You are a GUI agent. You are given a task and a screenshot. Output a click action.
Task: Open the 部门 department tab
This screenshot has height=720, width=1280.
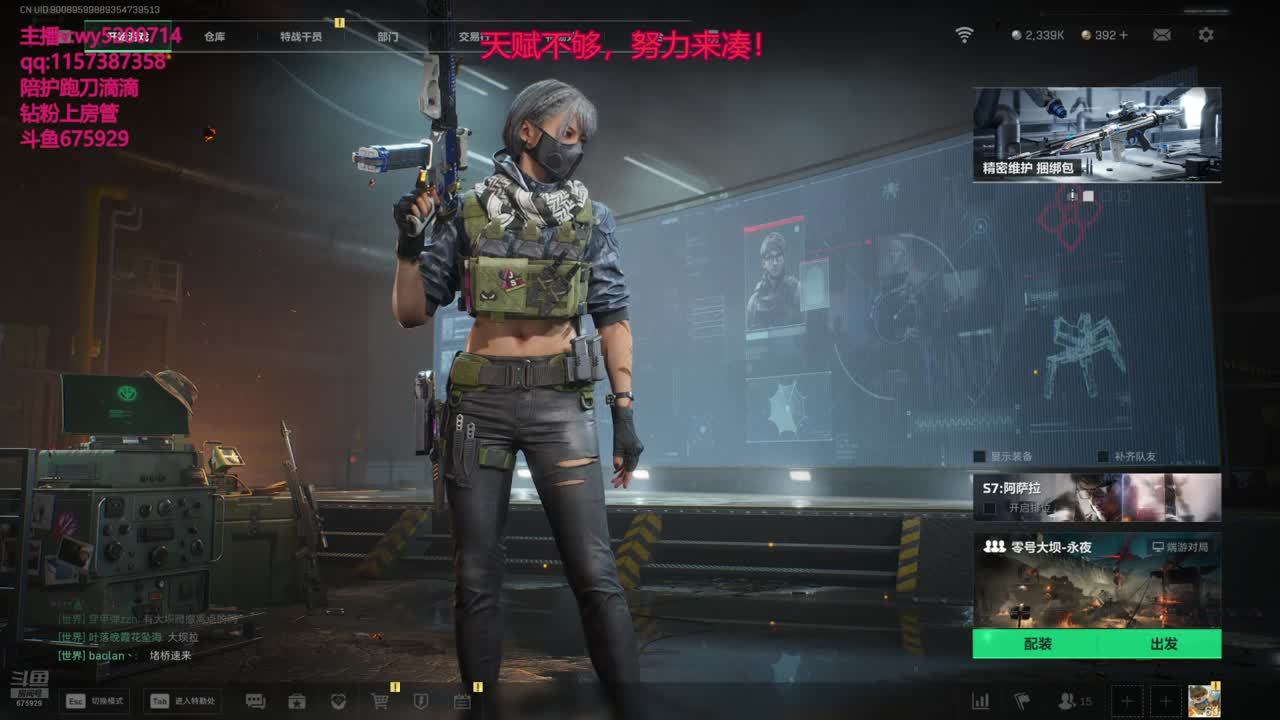tap(388, 37)
